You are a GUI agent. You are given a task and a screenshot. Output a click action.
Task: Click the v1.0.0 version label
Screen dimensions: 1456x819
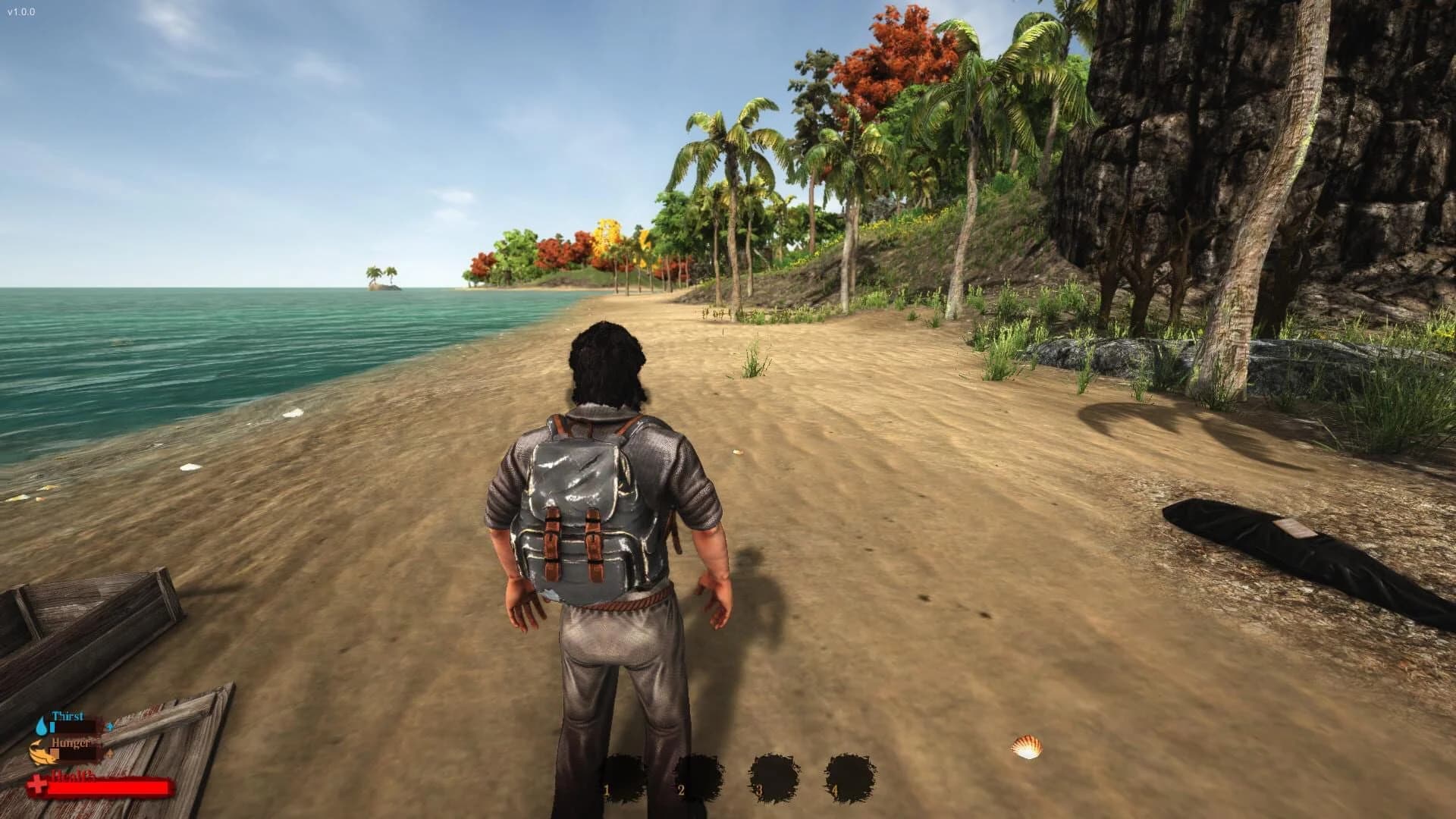20,11
